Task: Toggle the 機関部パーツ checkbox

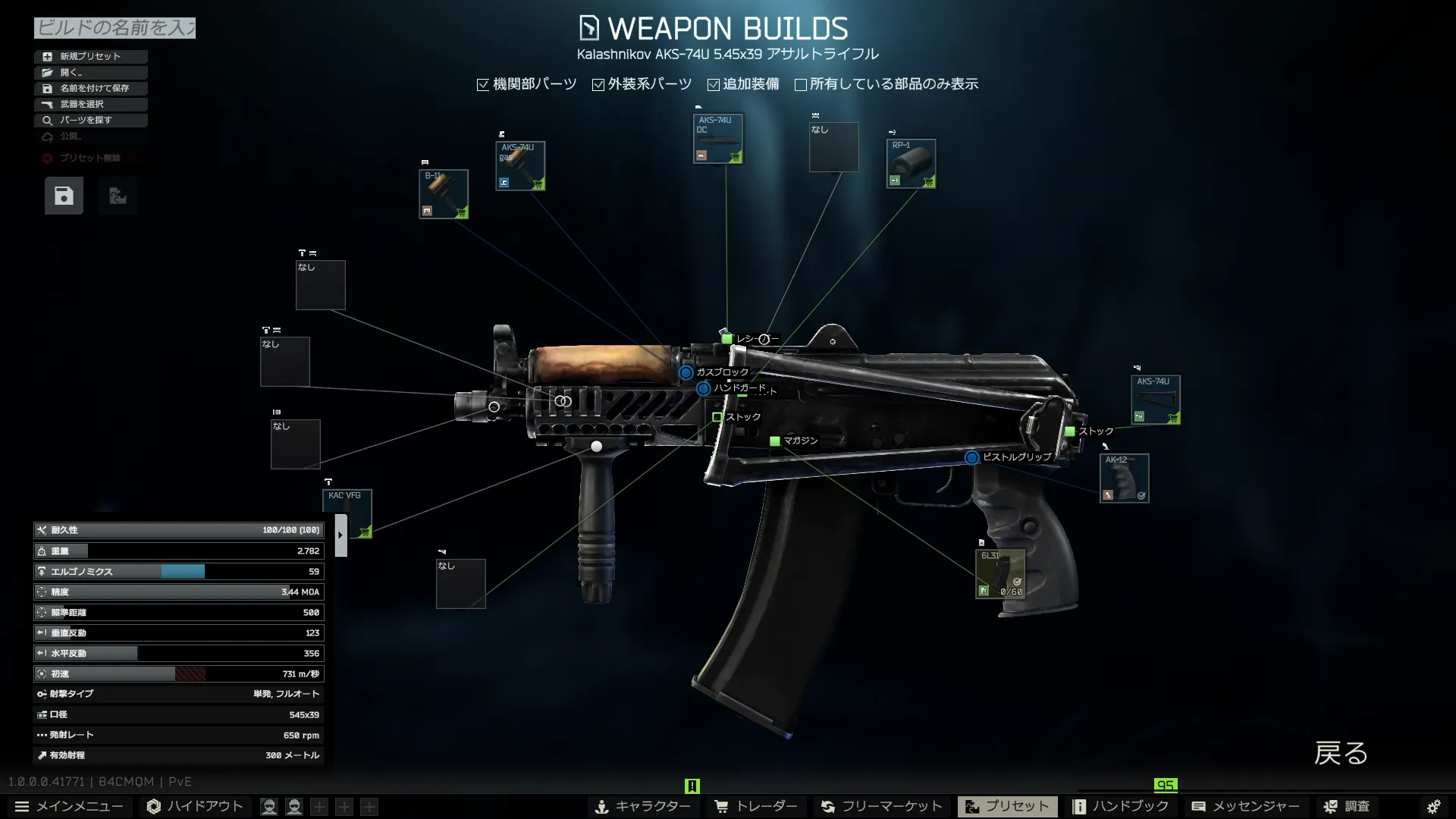Action: pos(483,85)
